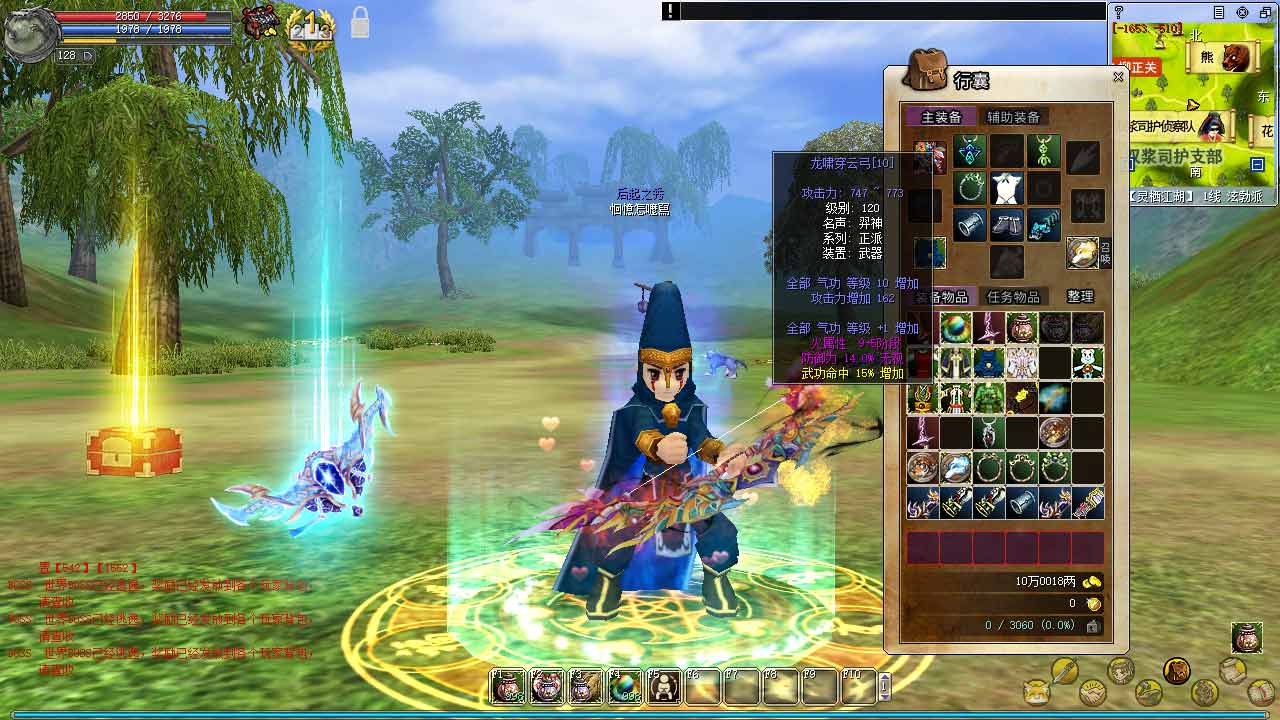Click the 召唤 summon button
This screenshot has width=1280, height=720.
[1084, 253]
